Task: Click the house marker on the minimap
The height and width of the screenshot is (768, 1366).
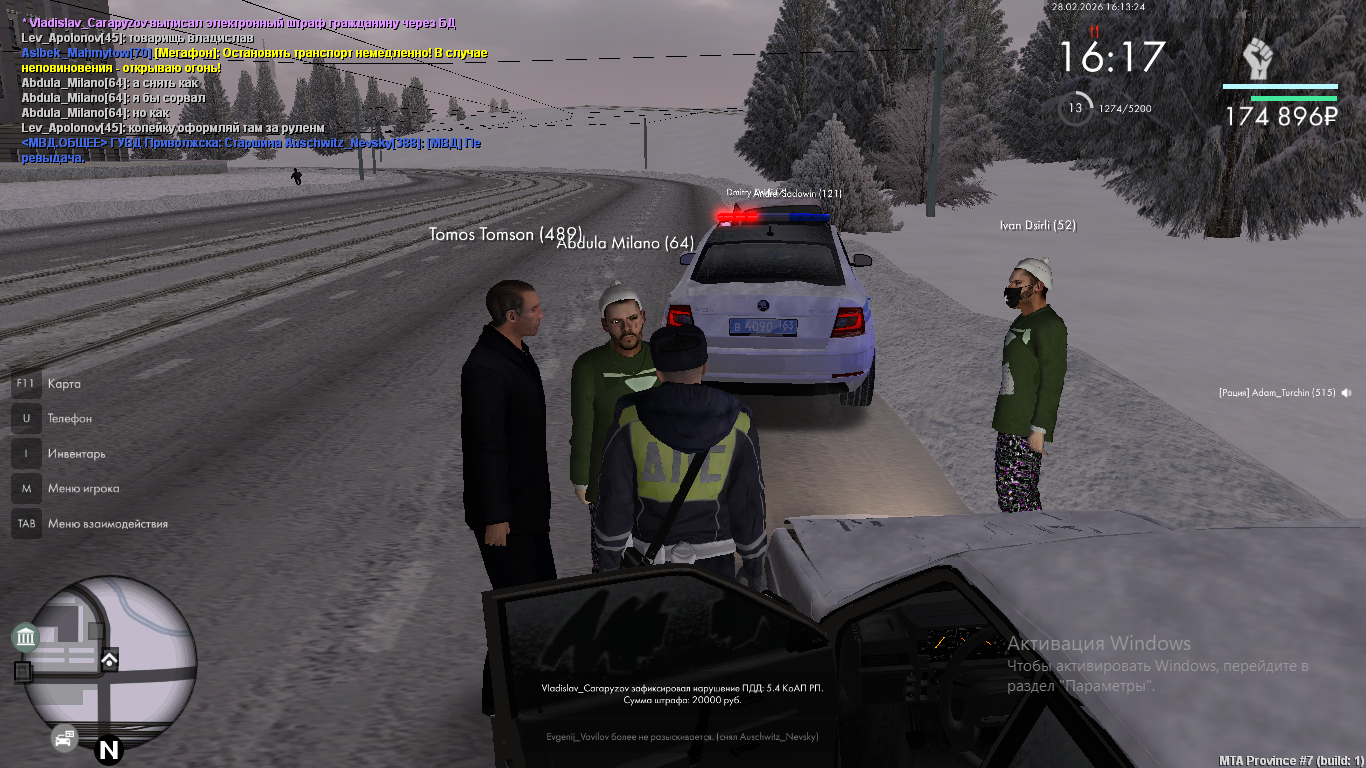Action: point(109,659)
